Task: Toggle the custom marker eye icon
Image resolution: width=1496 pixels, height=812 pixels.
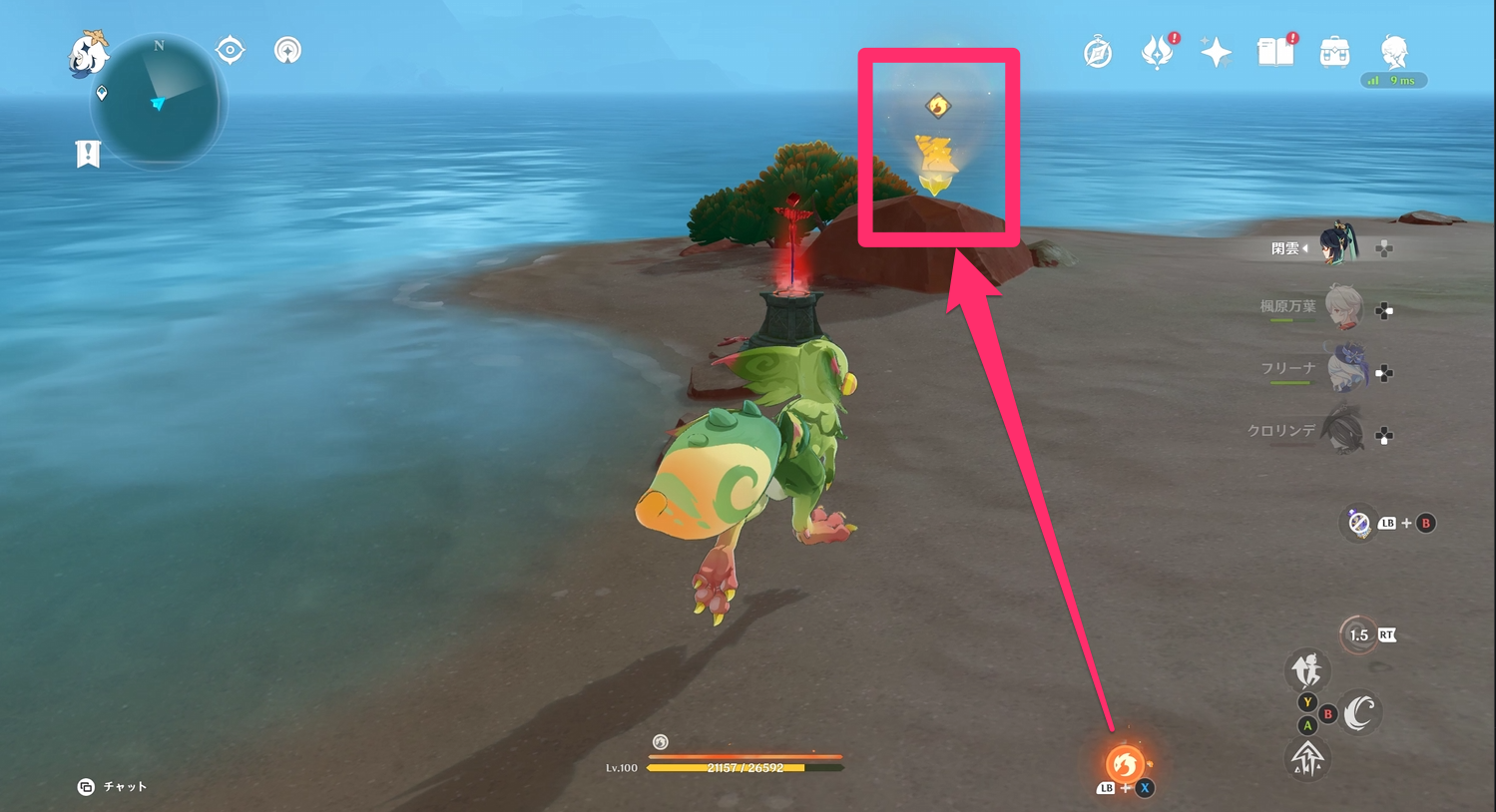Action: tap(230, 49)
